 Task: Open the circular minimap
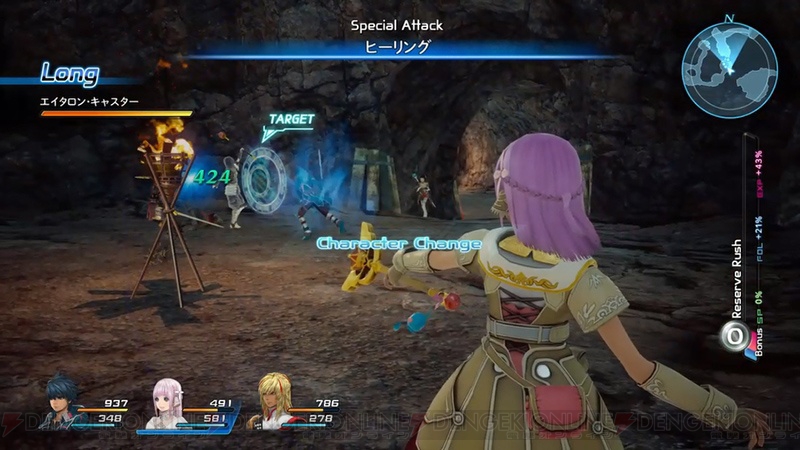click(x=728, y=68)
